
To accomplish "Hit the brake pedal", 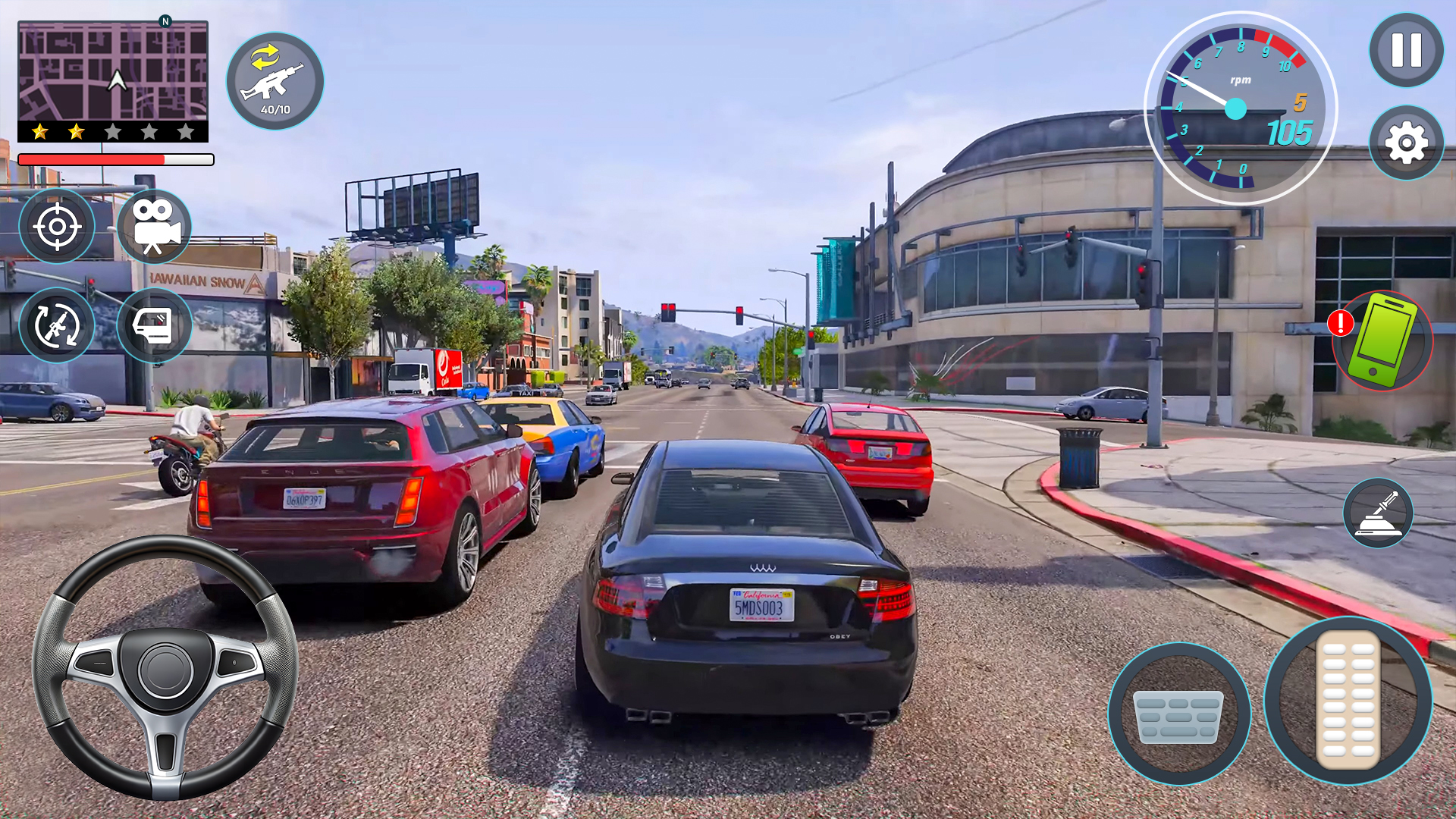I will pyautogui.click(x=1178, y=714).
